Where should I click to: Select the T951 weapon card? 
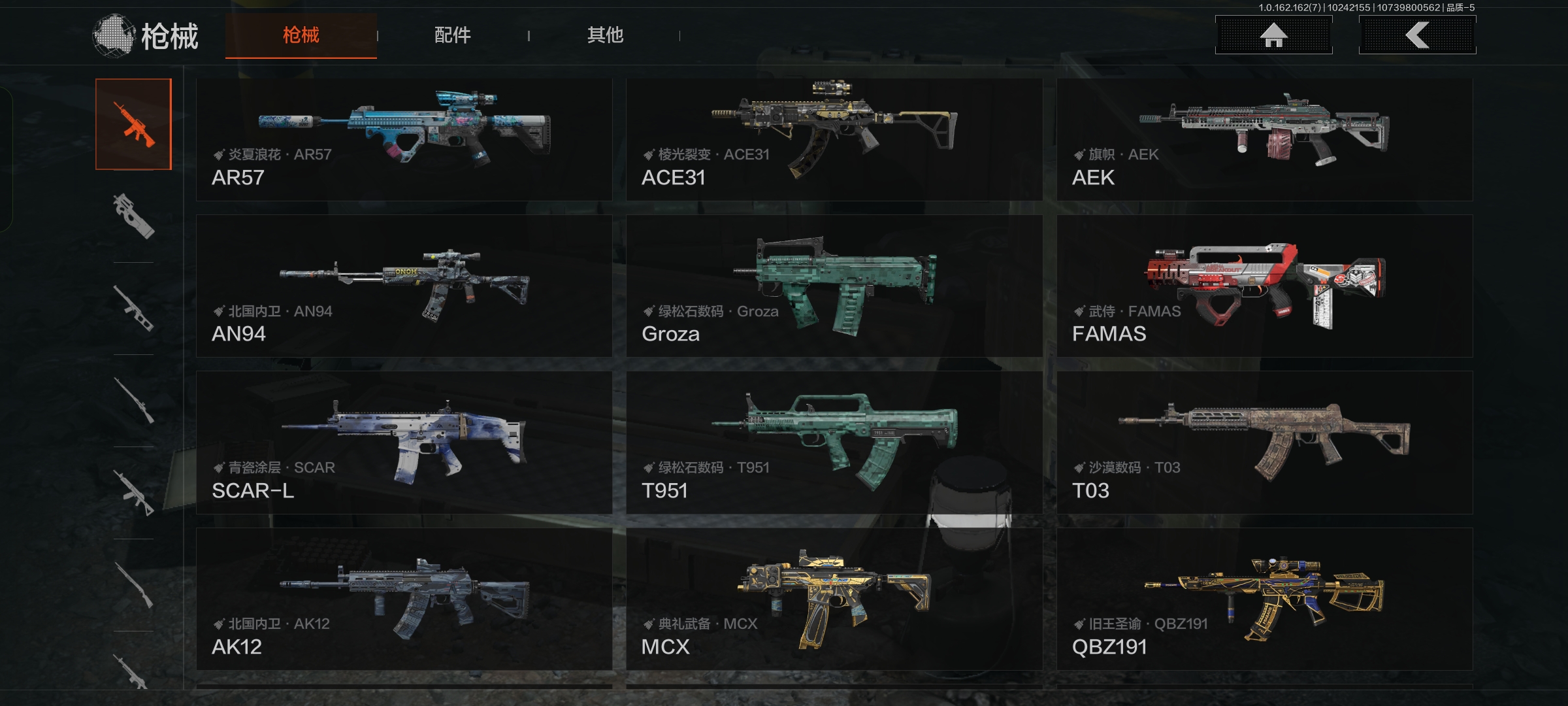point(834,443)
